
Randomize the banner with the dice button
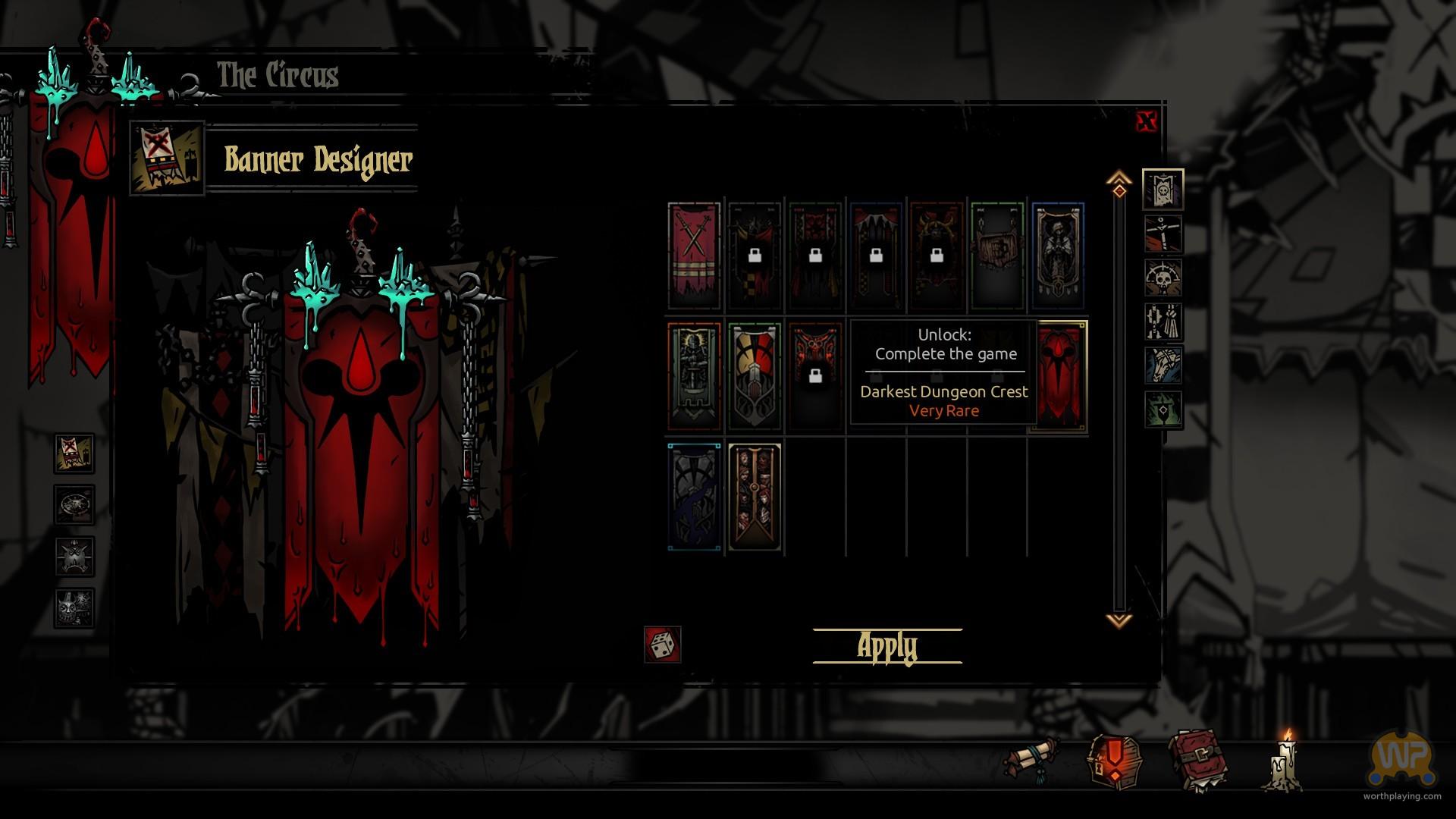(x=662, y=645)
